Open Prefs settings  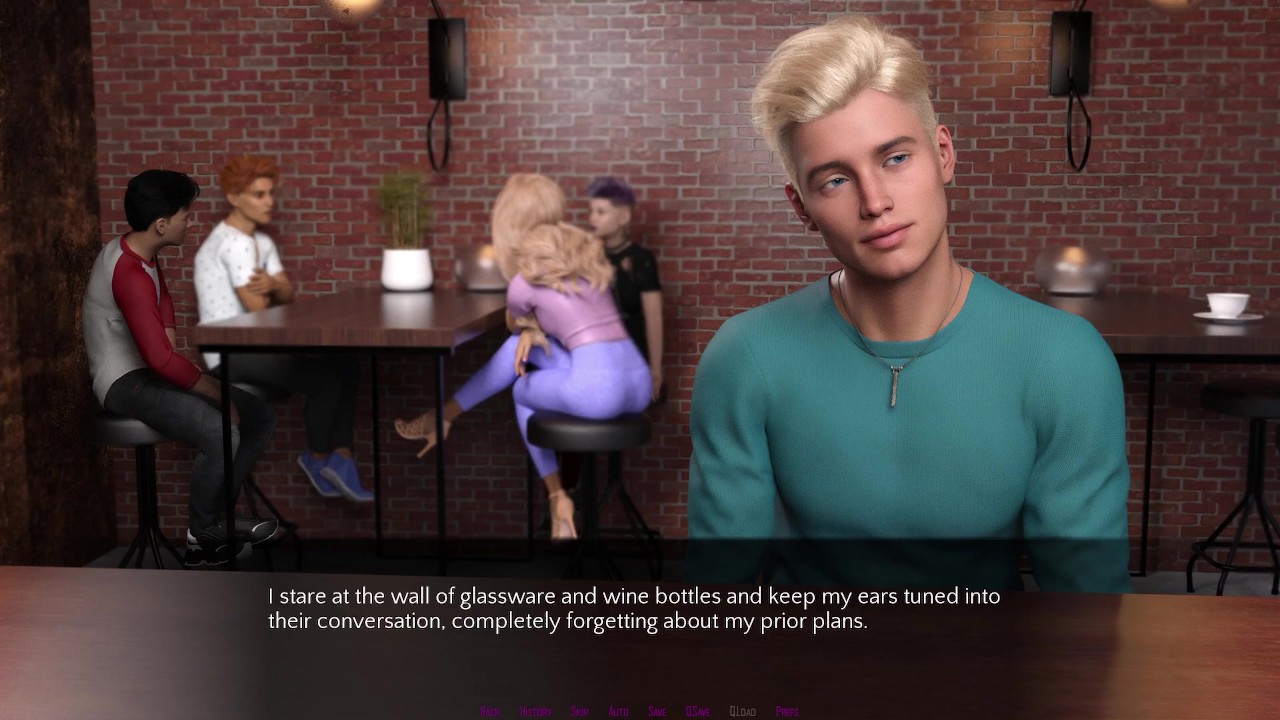[787, 711]
